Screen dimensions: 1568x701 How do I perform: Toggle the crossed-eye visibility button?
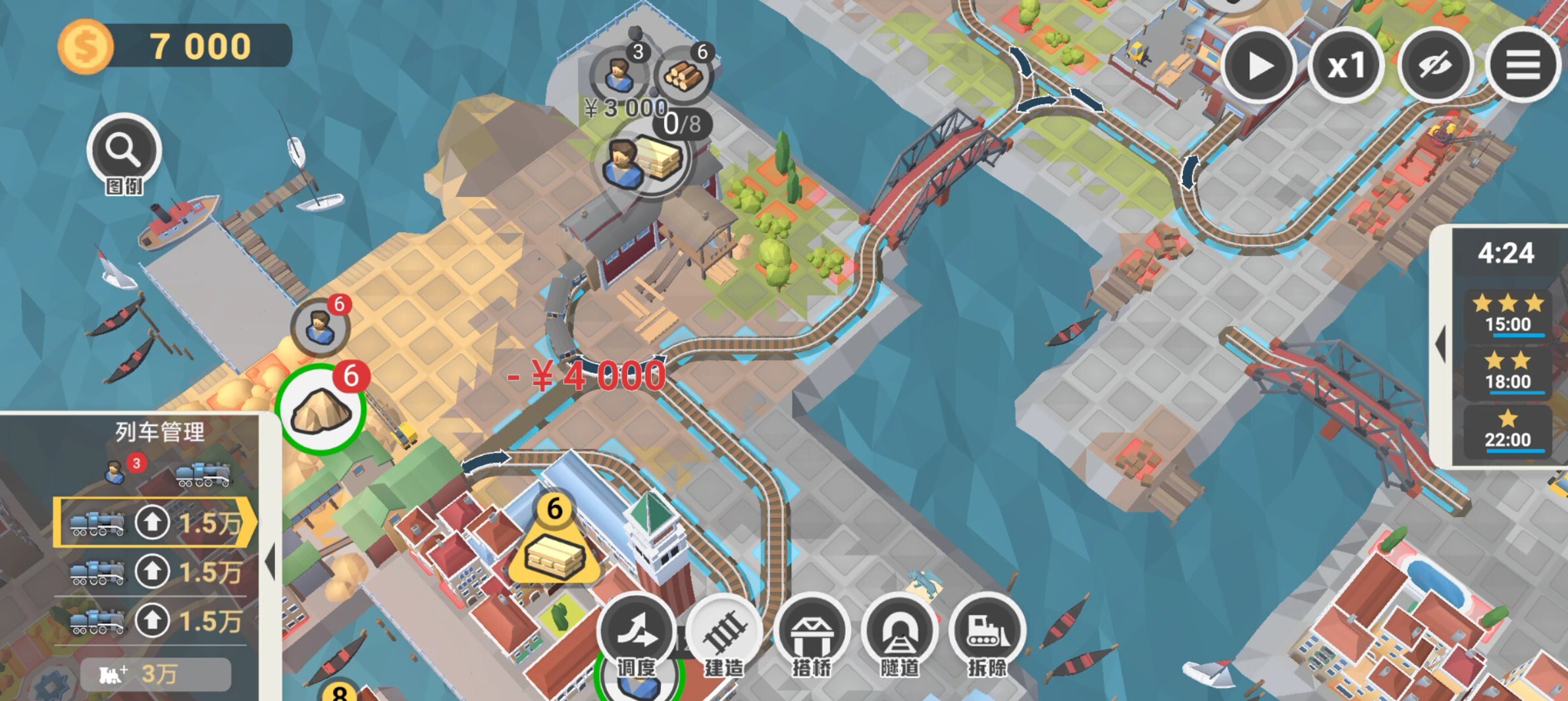pyautogui.click(x=1435, y=66)
